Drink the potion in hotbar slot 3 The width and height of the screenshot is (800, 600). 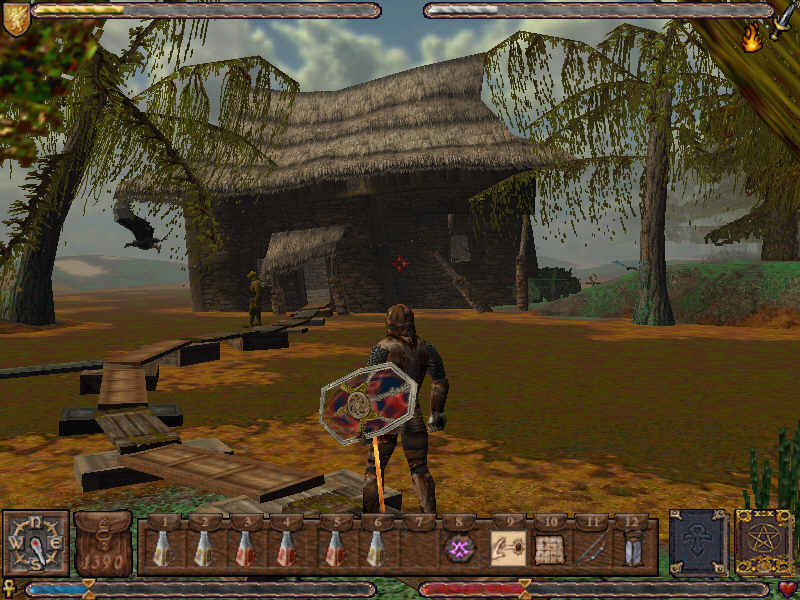(244, 548)
